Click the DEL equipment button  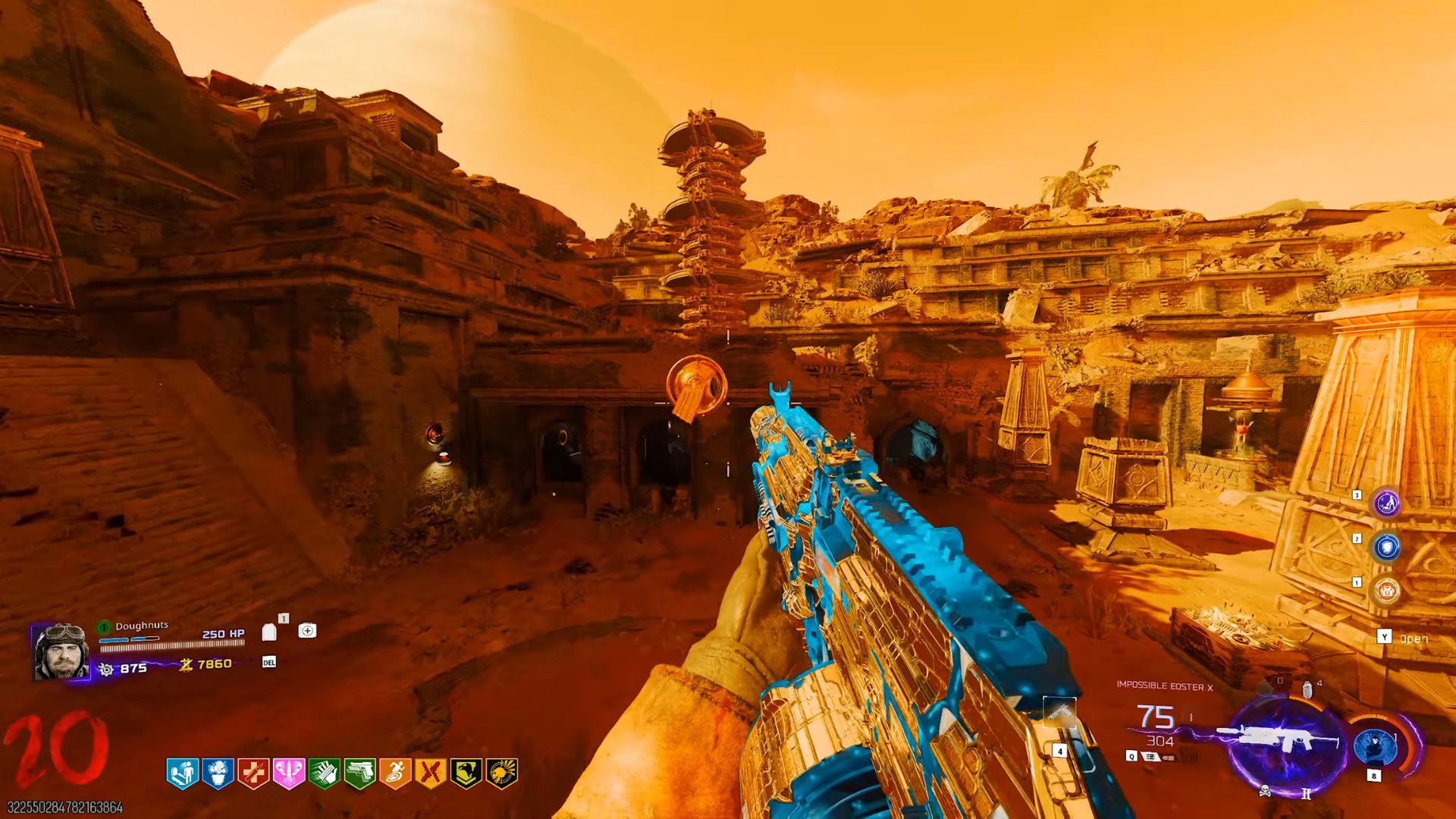click(x=268, y=663)
